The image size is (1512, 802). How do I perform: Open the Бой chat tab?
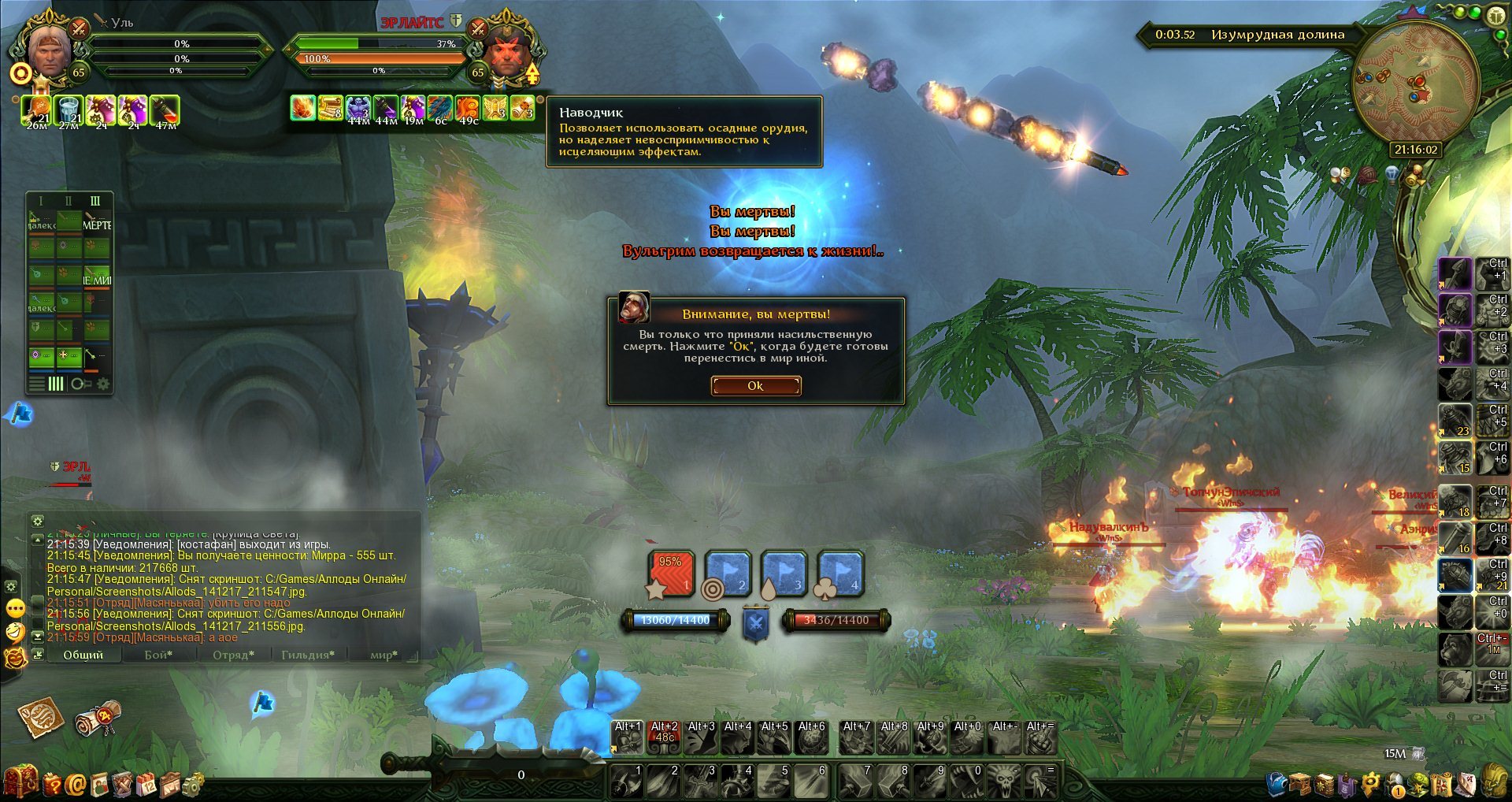point(158,655)
